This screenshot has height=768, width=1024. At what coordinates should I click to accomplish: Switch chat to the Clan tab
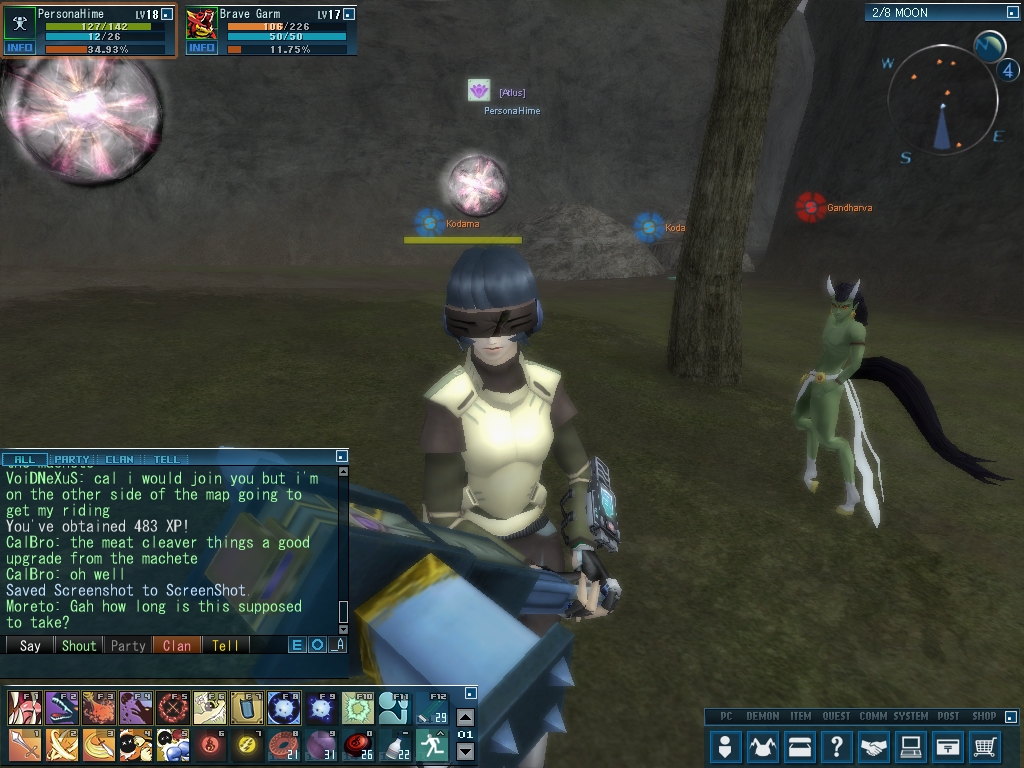pos(119,460)
